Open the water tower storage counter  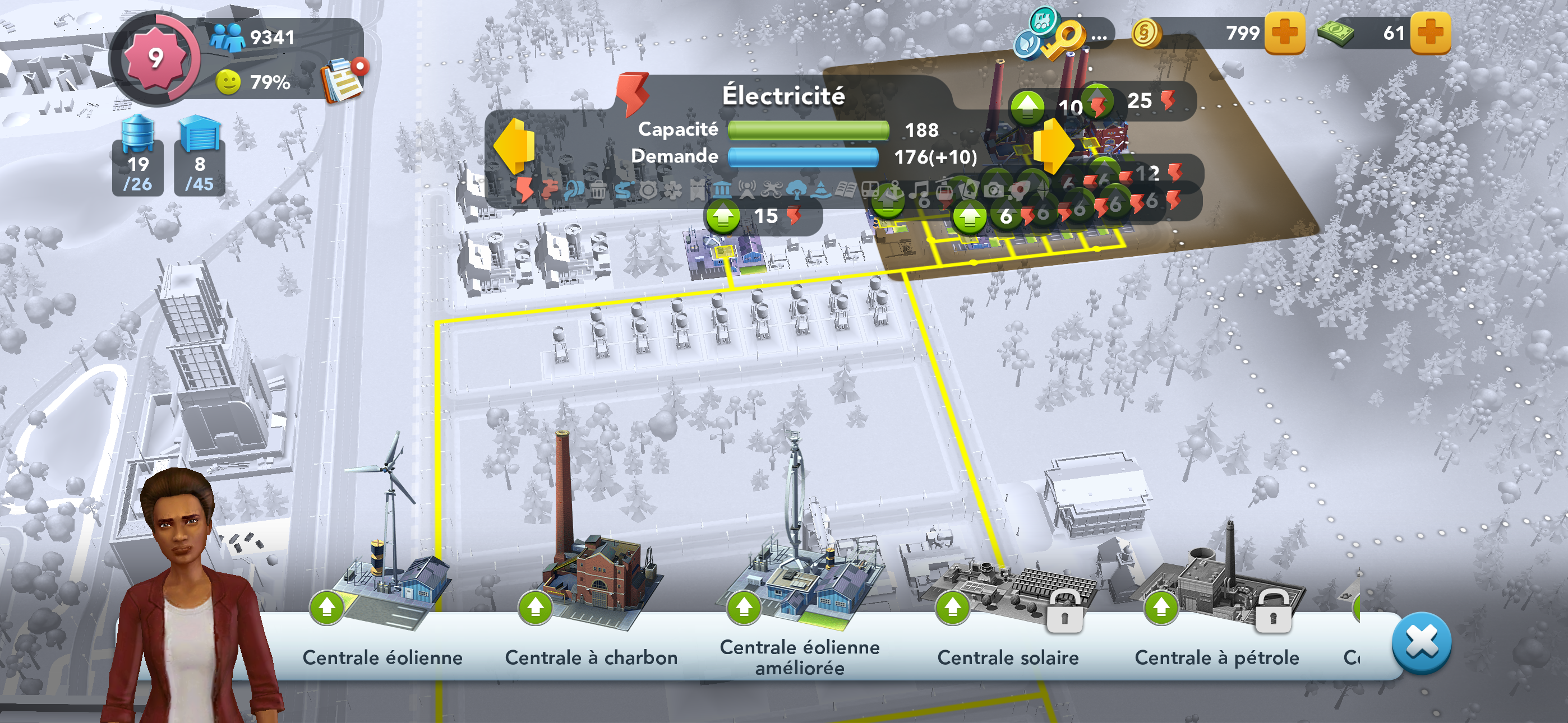(137, 156)
